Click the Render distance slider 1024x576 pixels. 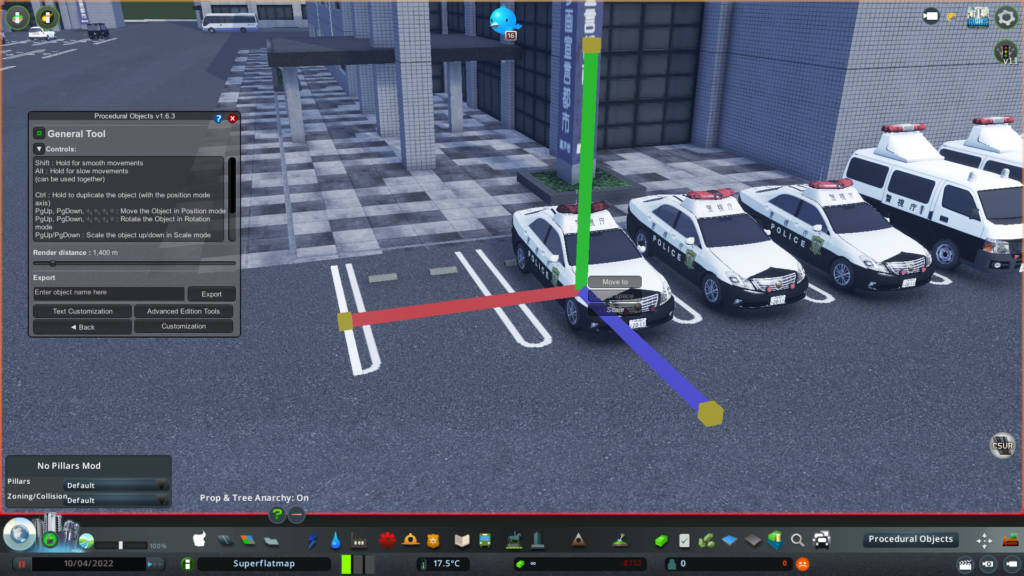(134, 263)
